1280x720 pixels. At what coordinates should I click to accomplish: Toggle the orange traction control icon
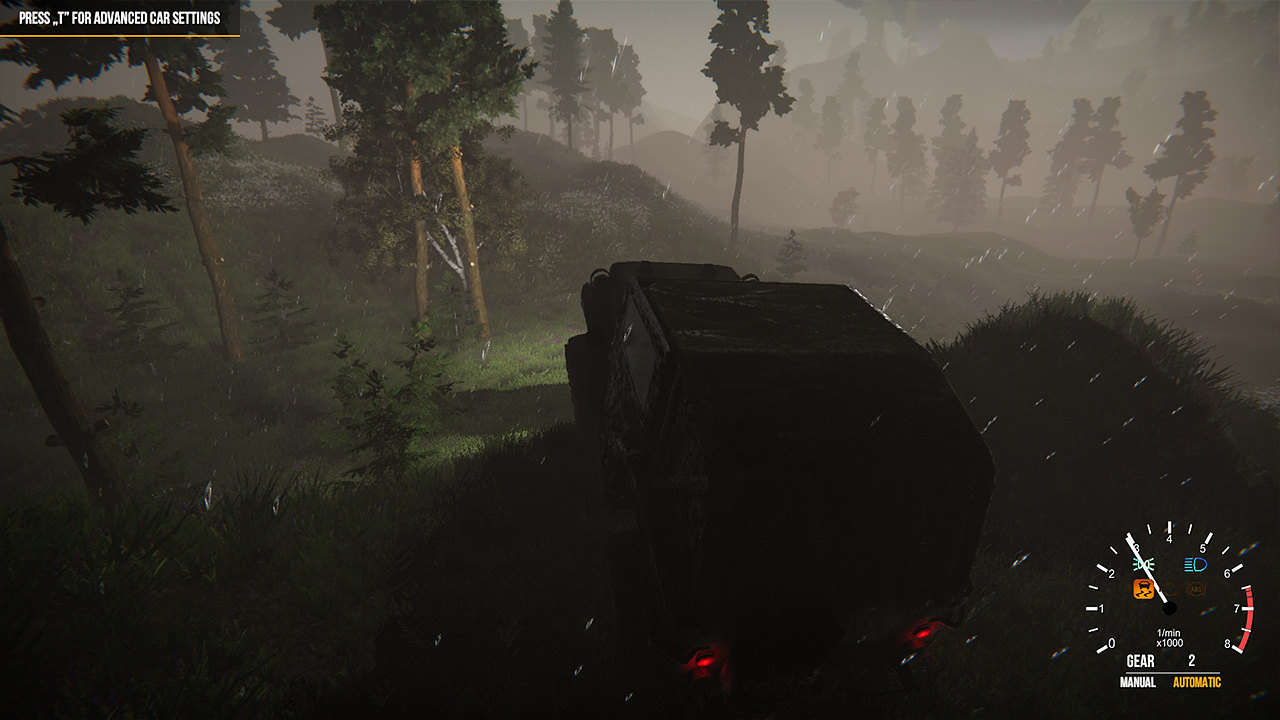(x=1143, y=589)
